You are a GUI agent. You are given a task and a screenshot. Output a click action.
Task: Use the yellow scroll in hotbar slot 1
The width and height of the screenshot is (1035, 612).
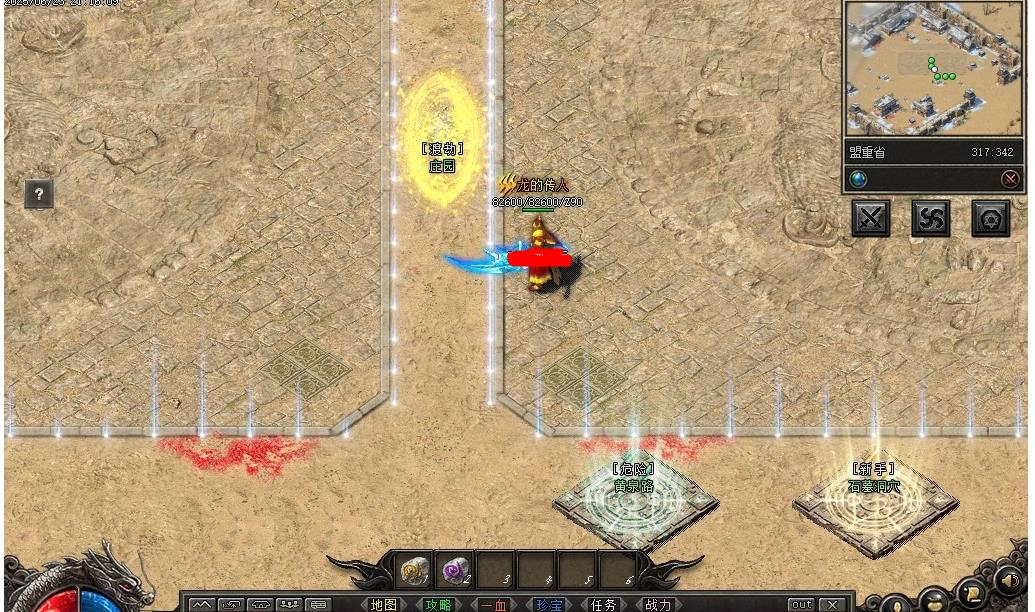click(415, 570)
